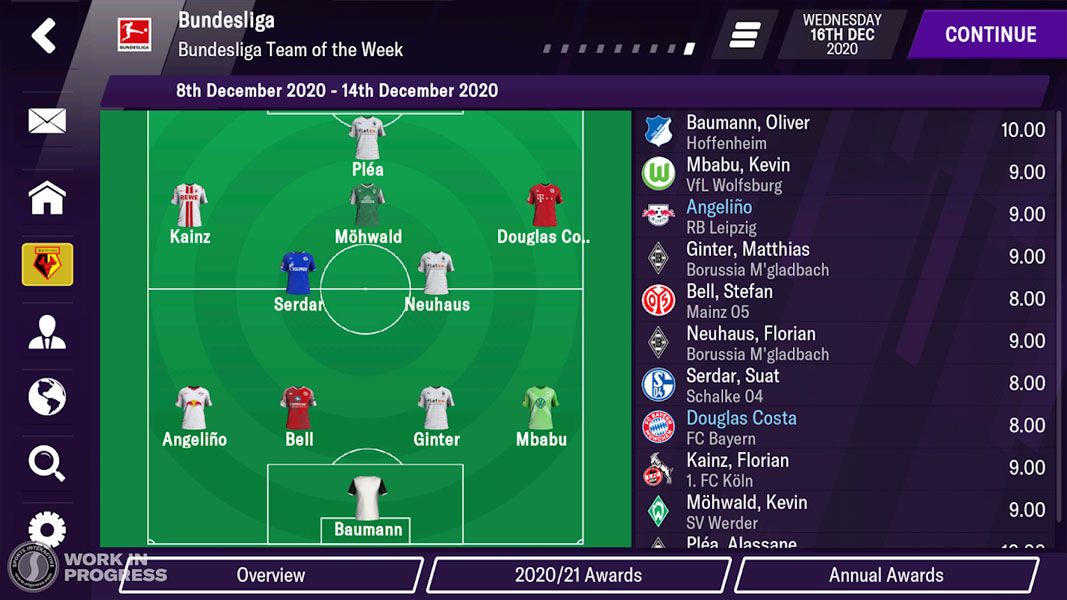Switch to the Overview tab

coord(270,575)
